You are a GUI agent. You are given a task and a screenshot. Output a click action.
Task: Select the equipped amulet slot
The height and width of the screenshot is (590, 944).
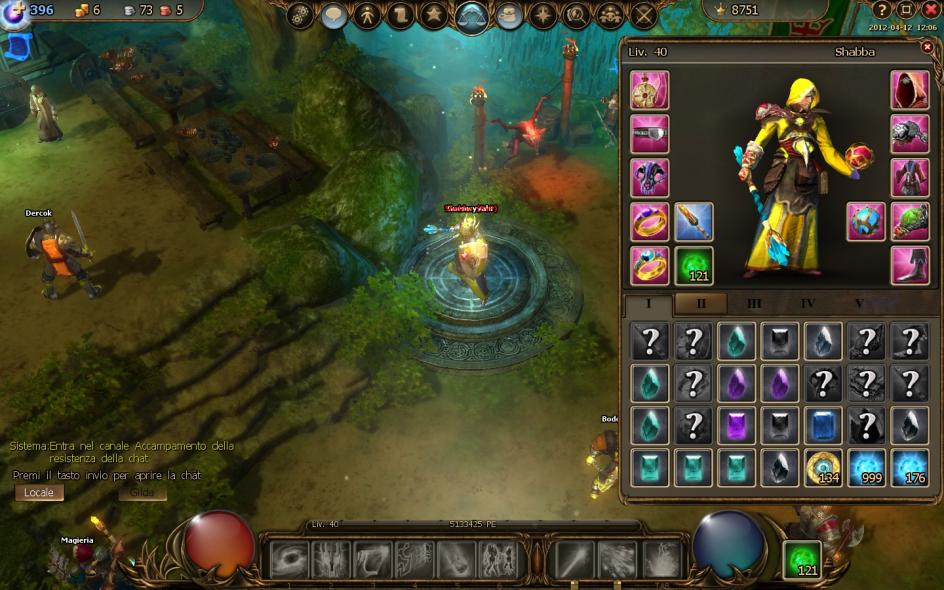pos(650,90)
